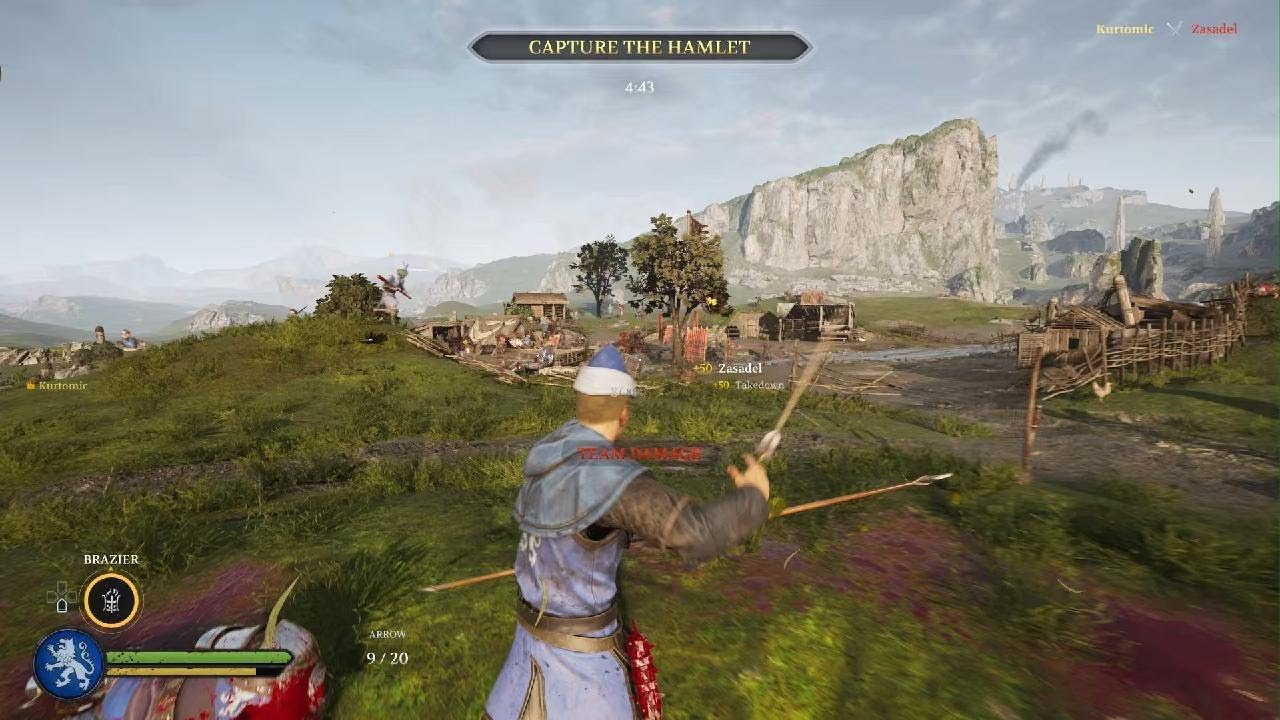Toggle the Brazier equipment slot
The image size is (1280, 720).
pos(110,600)
